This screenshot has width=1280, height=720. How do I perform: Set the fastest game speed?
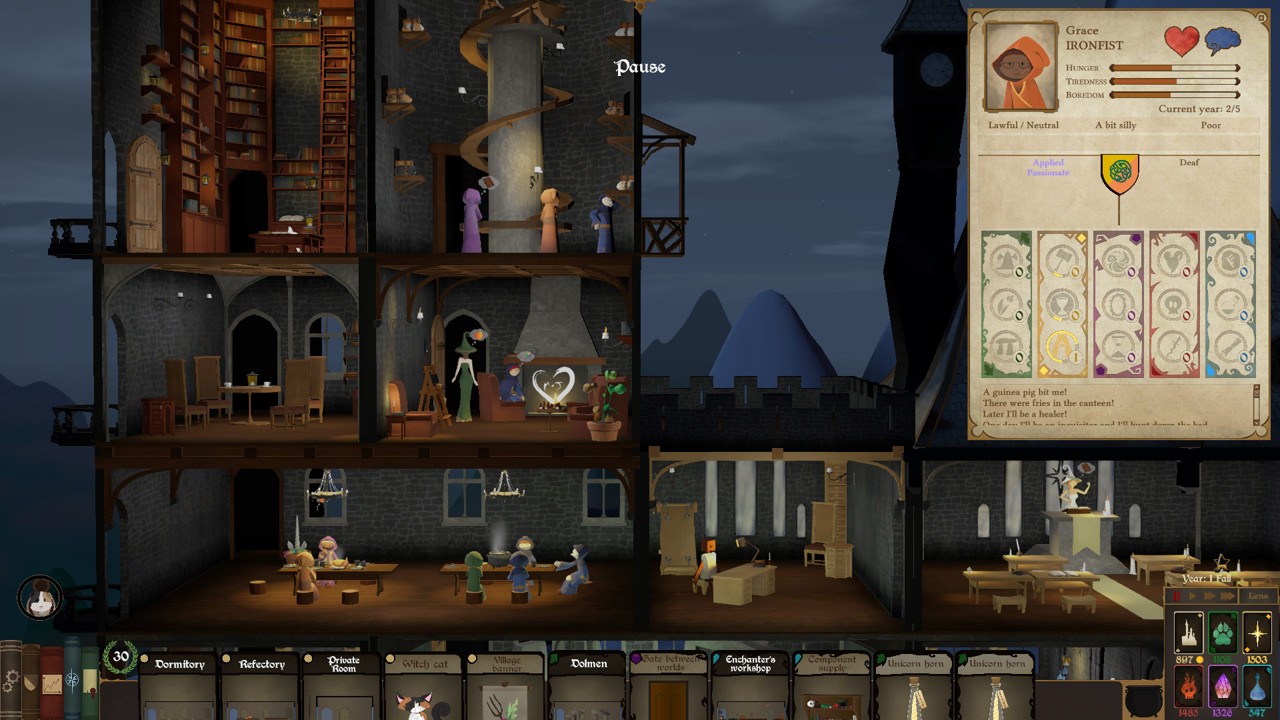click(x=1227, y=597)
